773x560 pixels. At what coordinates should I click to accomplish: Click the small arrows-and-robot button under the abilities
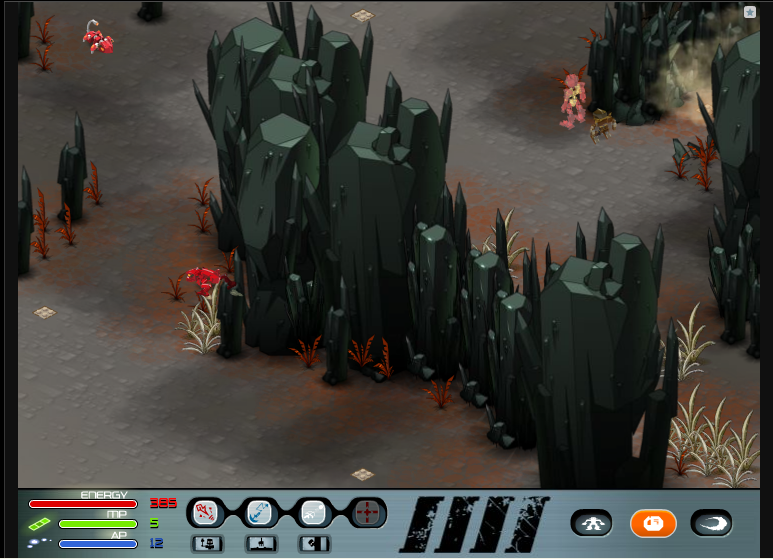pos(206,543)
